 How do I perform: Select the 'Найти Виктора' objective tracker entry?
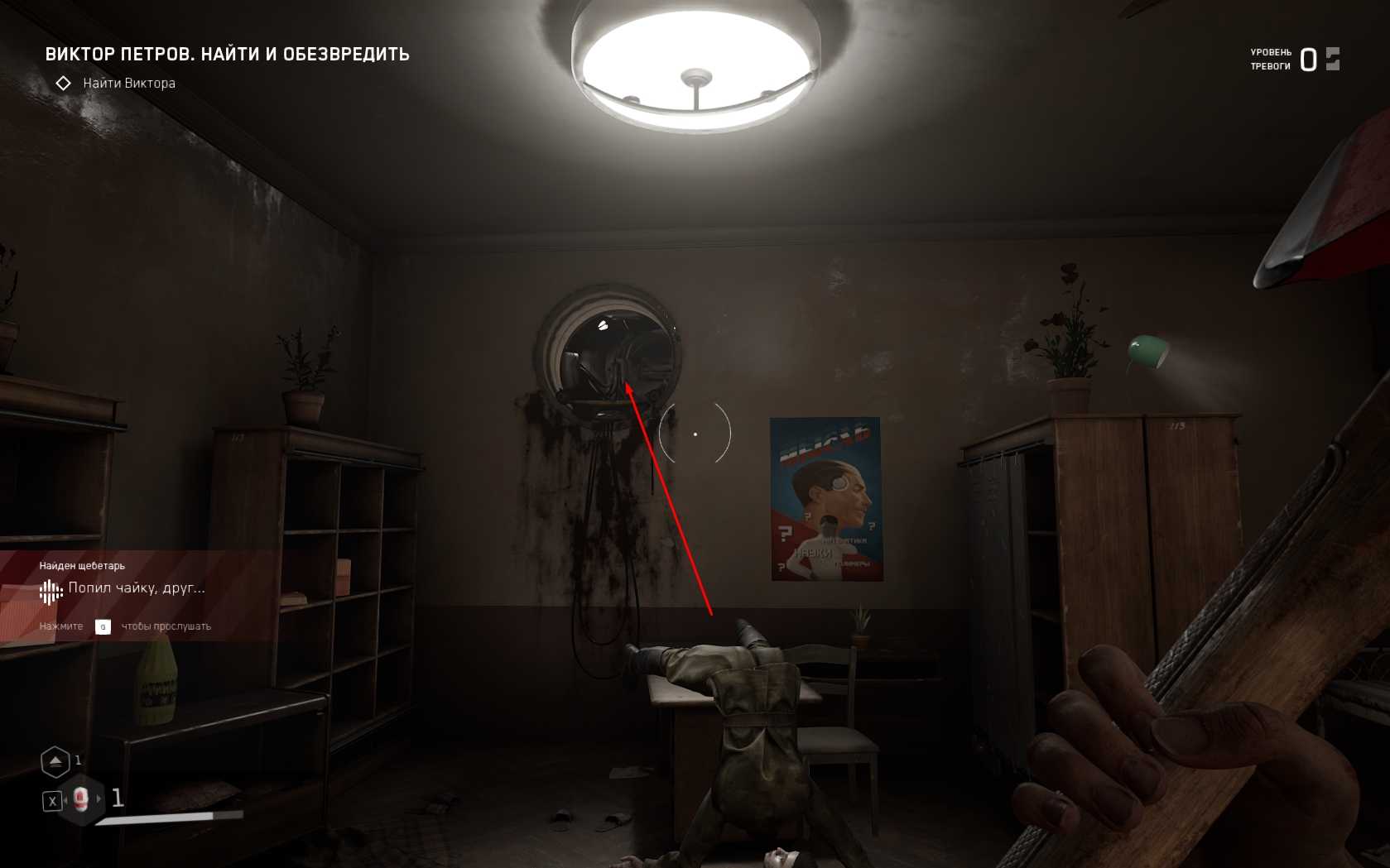tap(128, 84)
